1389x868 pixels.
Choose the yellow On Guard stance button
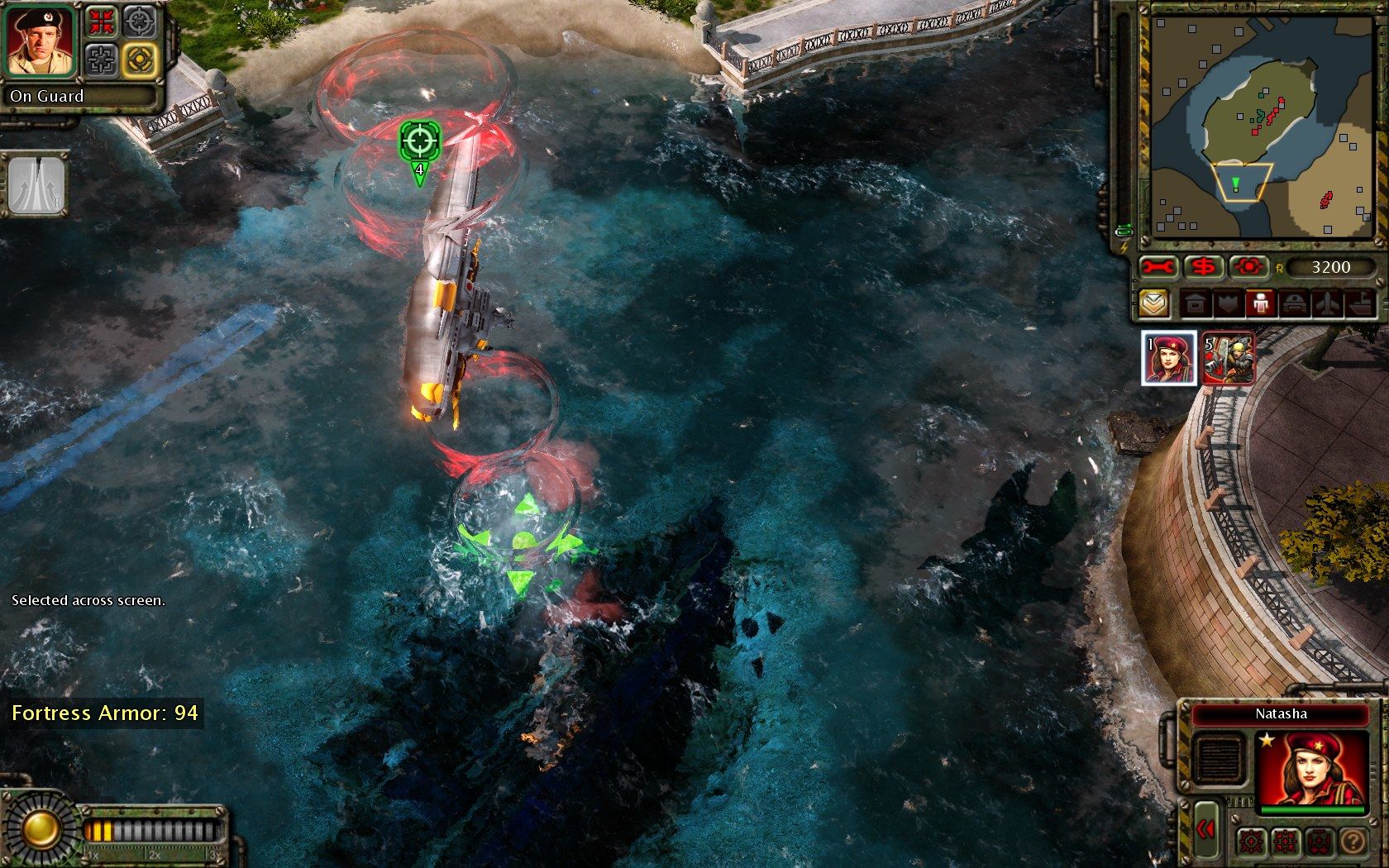coord(139,60)
